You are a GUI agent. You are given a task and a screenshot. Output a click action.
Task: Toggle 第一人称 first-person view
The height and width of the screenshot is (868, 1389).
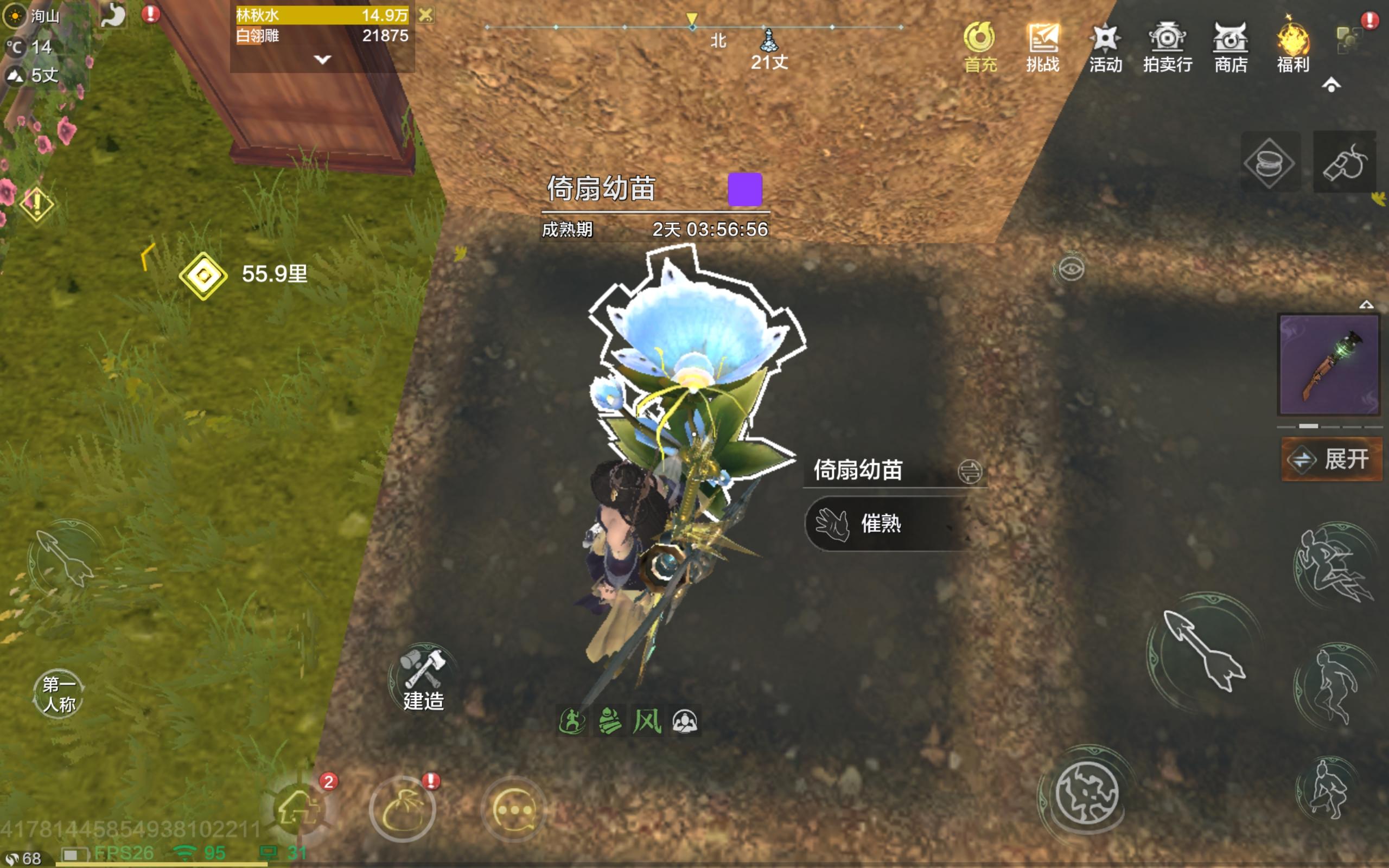point(59,692)
